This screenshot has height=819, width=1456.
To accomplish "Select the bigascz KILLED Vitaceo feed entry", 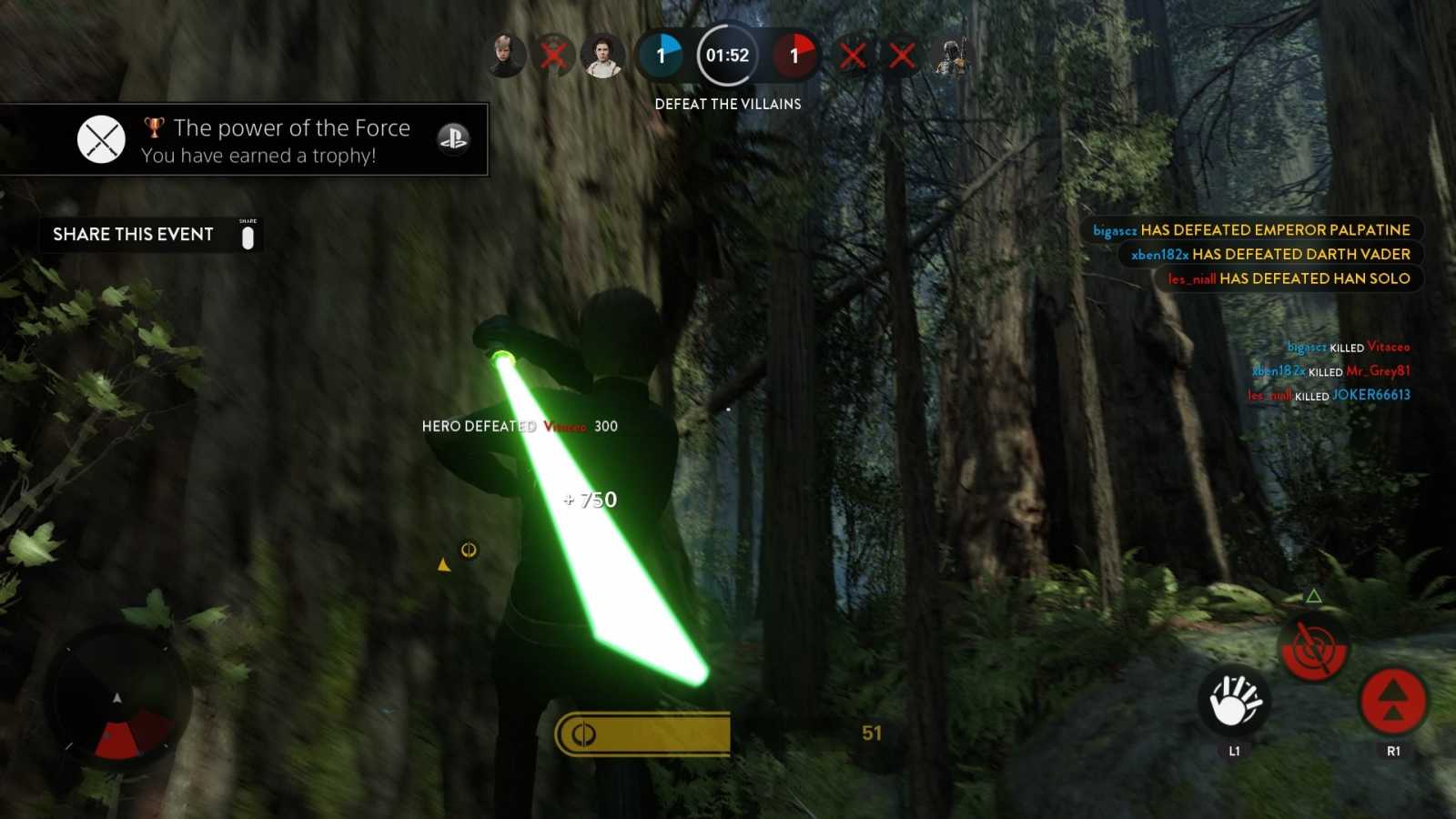I will click(x=1349, y=347).
